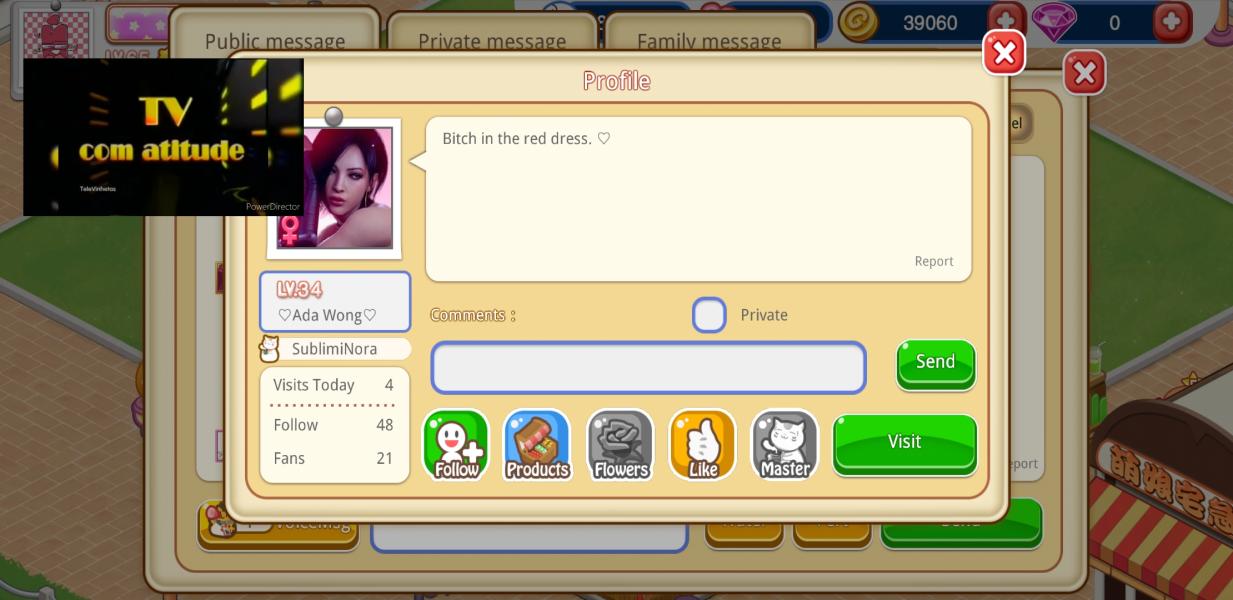
Task: Open the Family message tab
Action: click(708, 40)
